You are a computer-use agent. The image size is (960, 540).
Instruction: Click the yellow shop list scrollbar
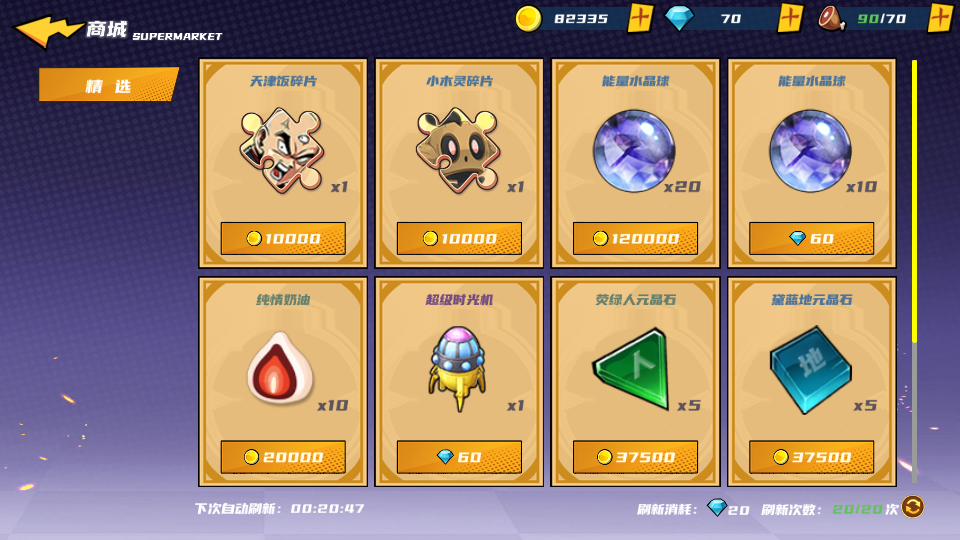(x=914, y=200)
